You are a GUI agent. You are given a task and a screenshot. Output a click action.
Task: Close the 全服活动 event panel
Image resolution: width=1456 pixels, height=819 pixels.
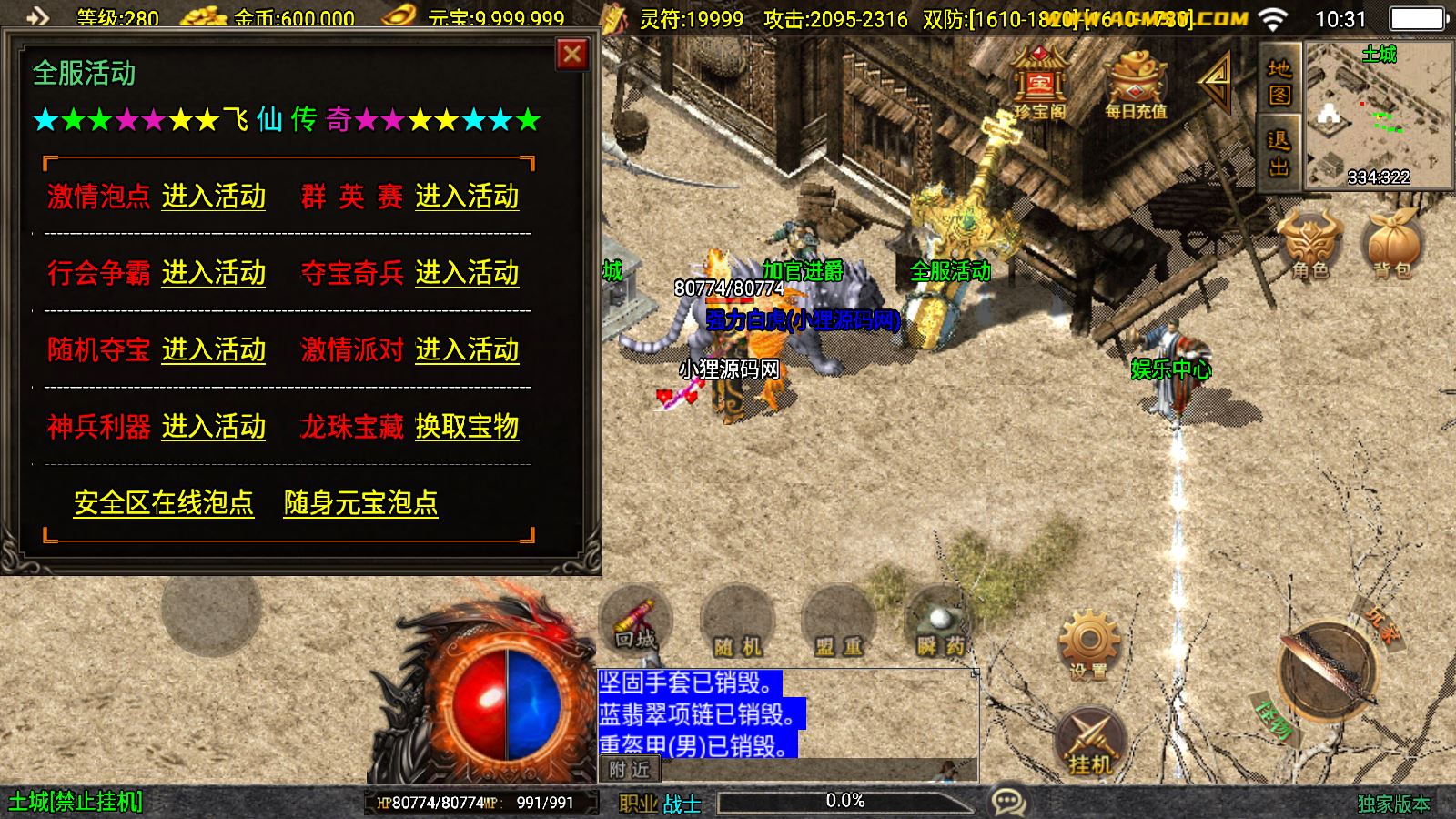point(572,55)
